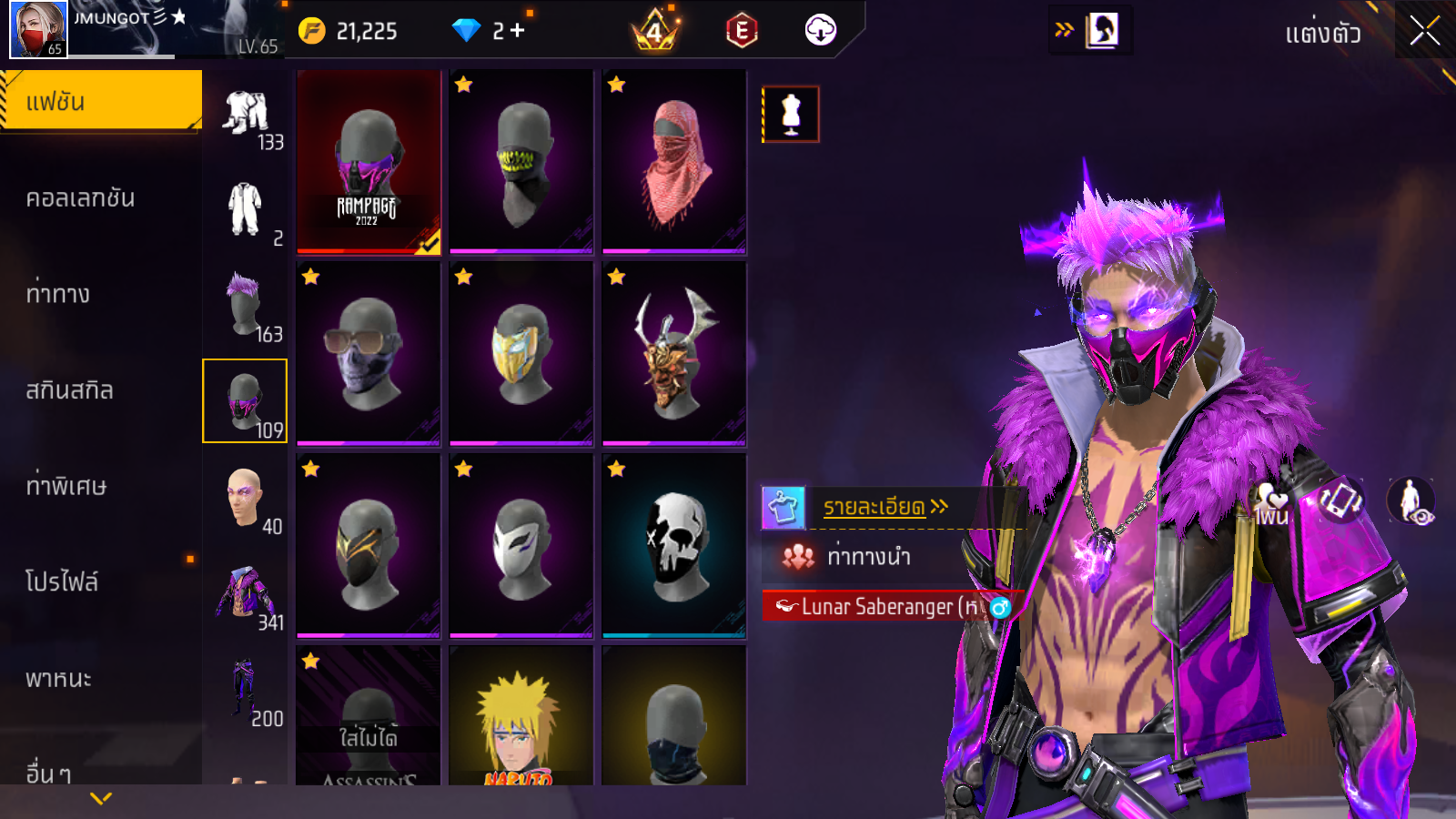Add diamonds with the plus button
Image resolution: width=1456 pixels, height=819 pixels.
(x=518, y=31)
